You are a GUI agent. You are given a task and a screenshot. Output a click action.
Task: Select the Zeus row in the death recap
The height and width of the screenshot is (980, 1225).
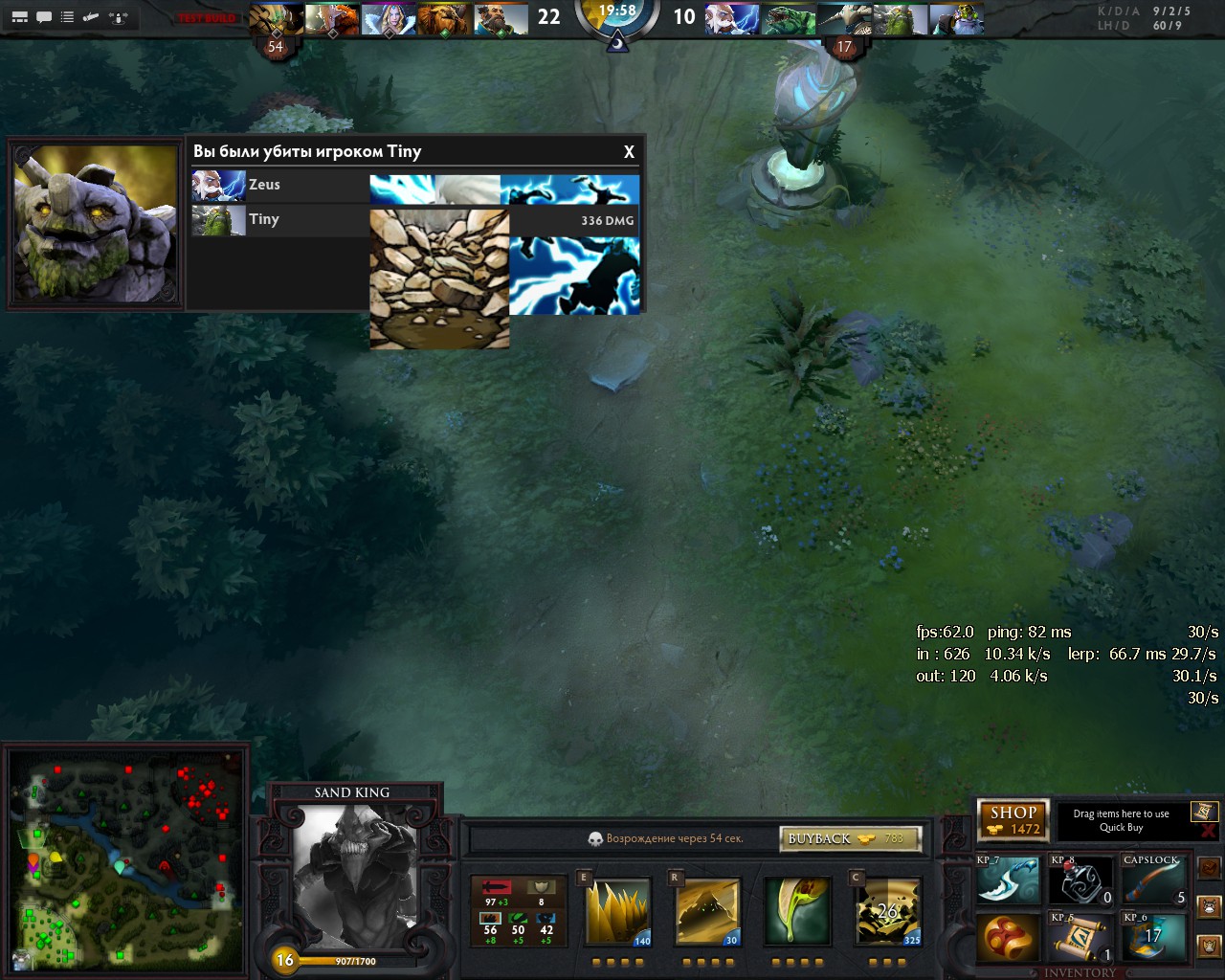click(x=279, y=186)
